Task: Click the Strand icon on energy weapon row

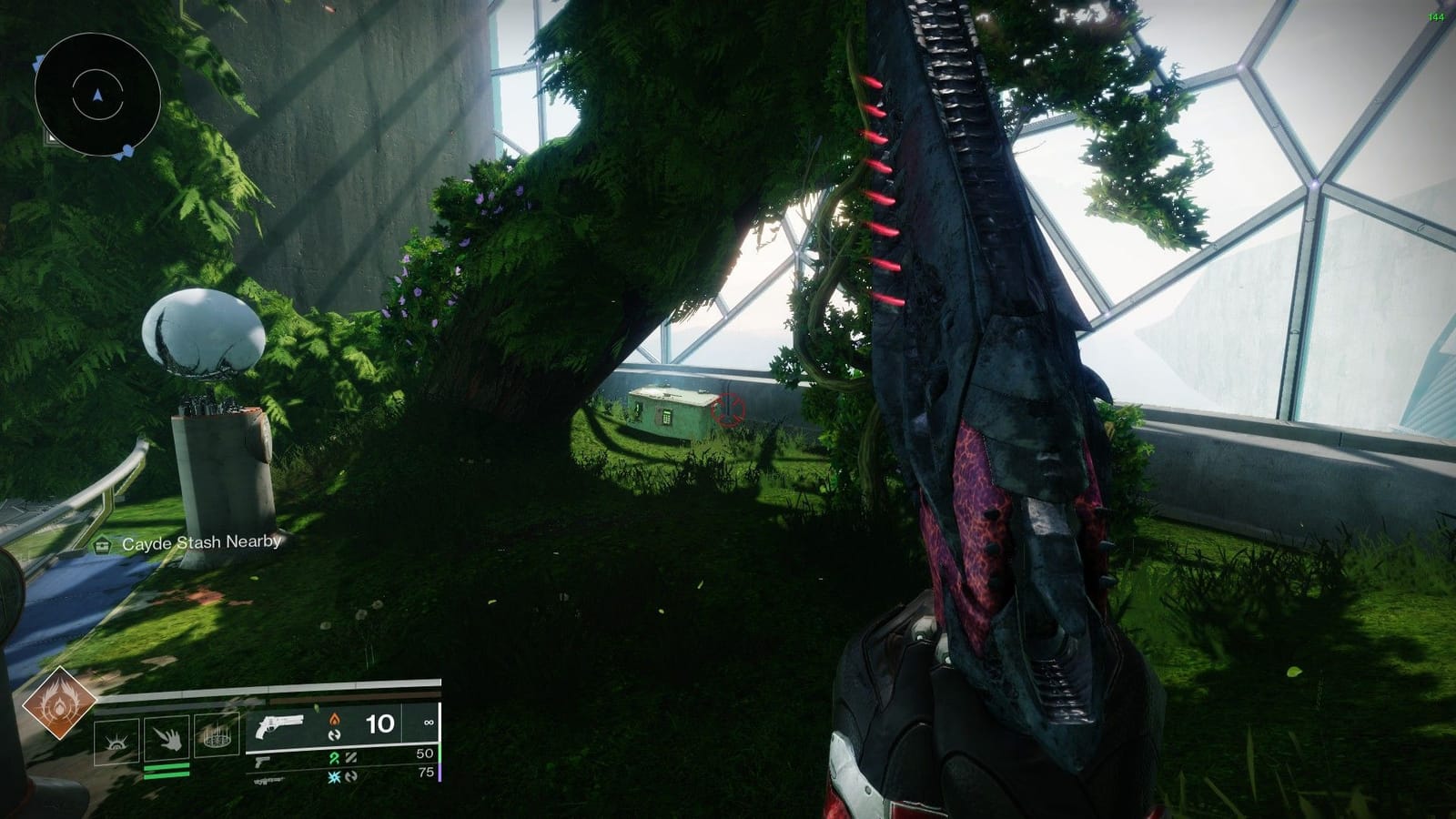Action: click(x=335, y=758)
